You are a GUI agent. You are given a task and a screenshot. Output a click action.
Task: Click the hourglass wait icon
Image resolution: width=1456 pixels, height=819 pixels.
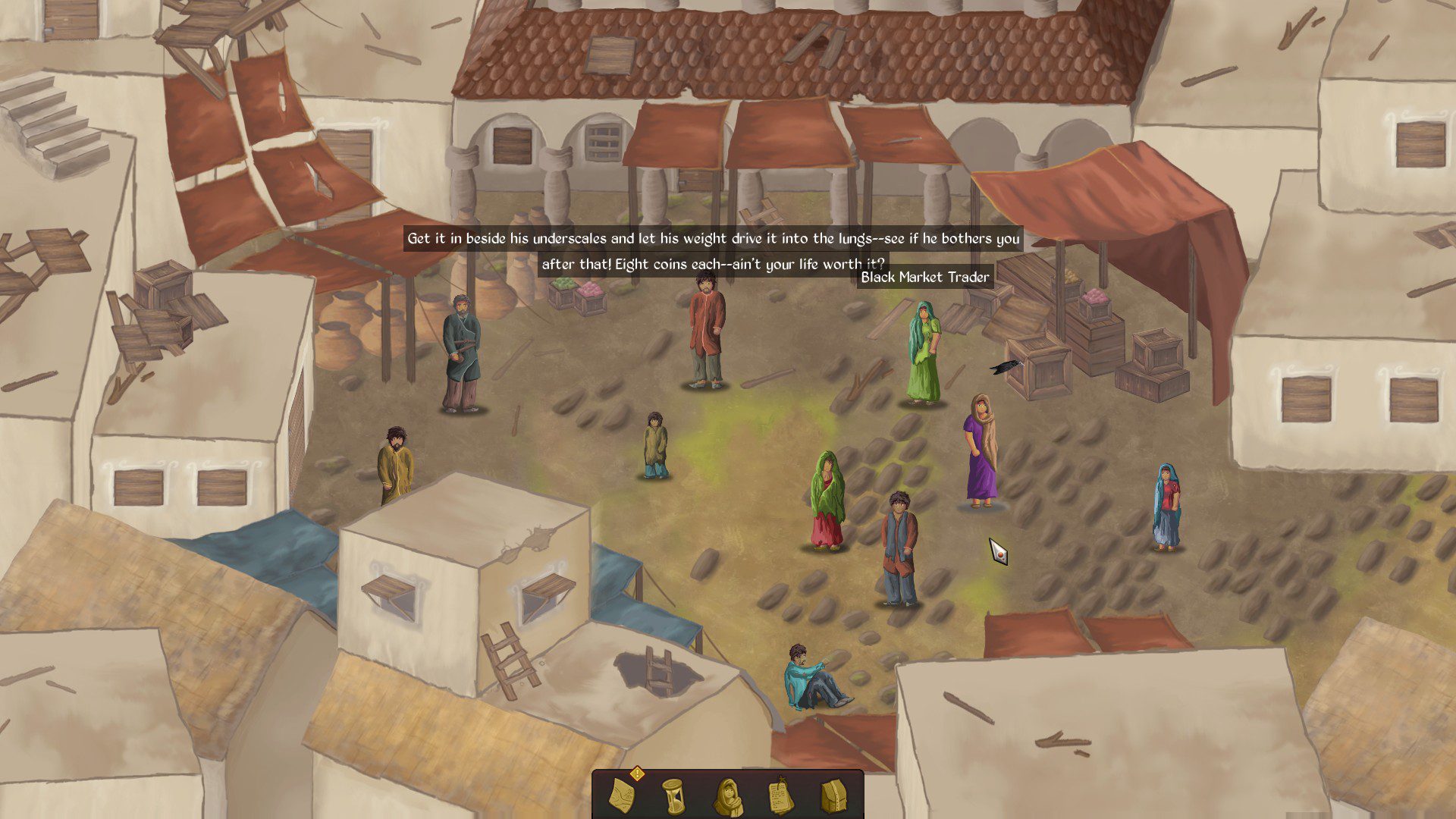click(x=673, y=795)
